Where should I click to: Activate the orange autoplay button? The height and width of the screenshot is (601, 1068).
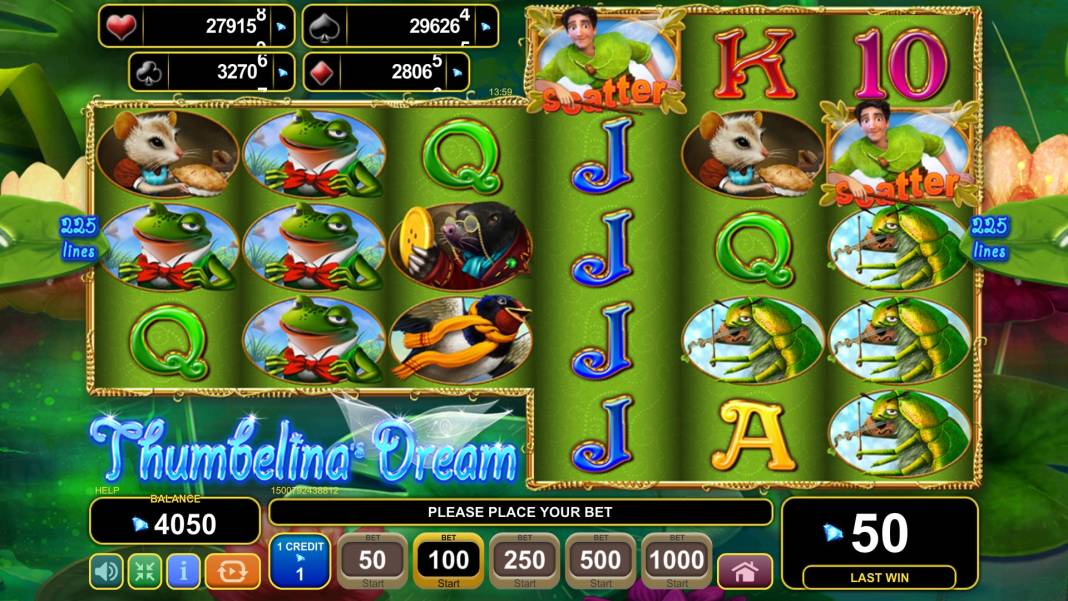[x=232, y=571]
